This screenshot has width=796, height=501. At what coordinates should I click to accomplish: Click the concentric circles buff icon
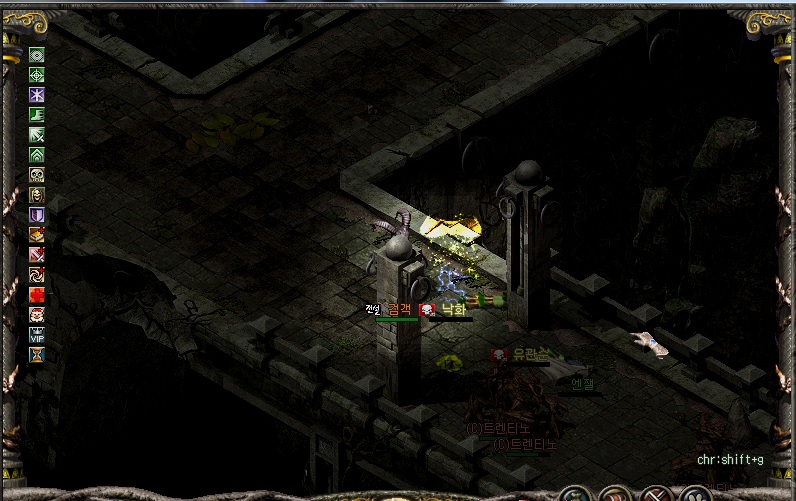(37, 54)
